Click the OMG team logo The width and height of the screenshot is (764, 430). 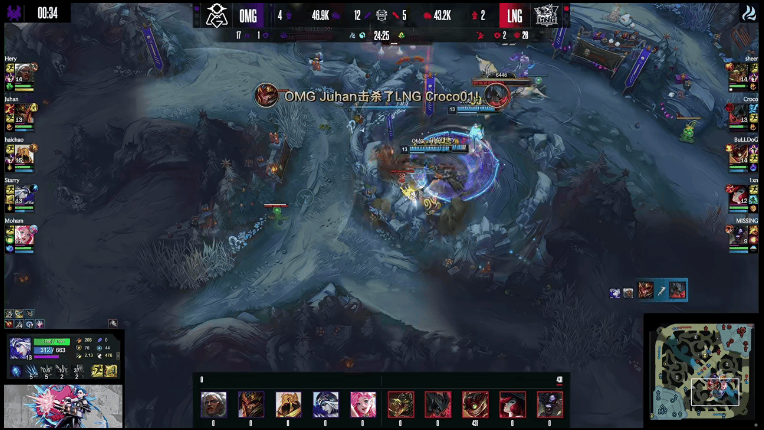[x=217, y=15]
